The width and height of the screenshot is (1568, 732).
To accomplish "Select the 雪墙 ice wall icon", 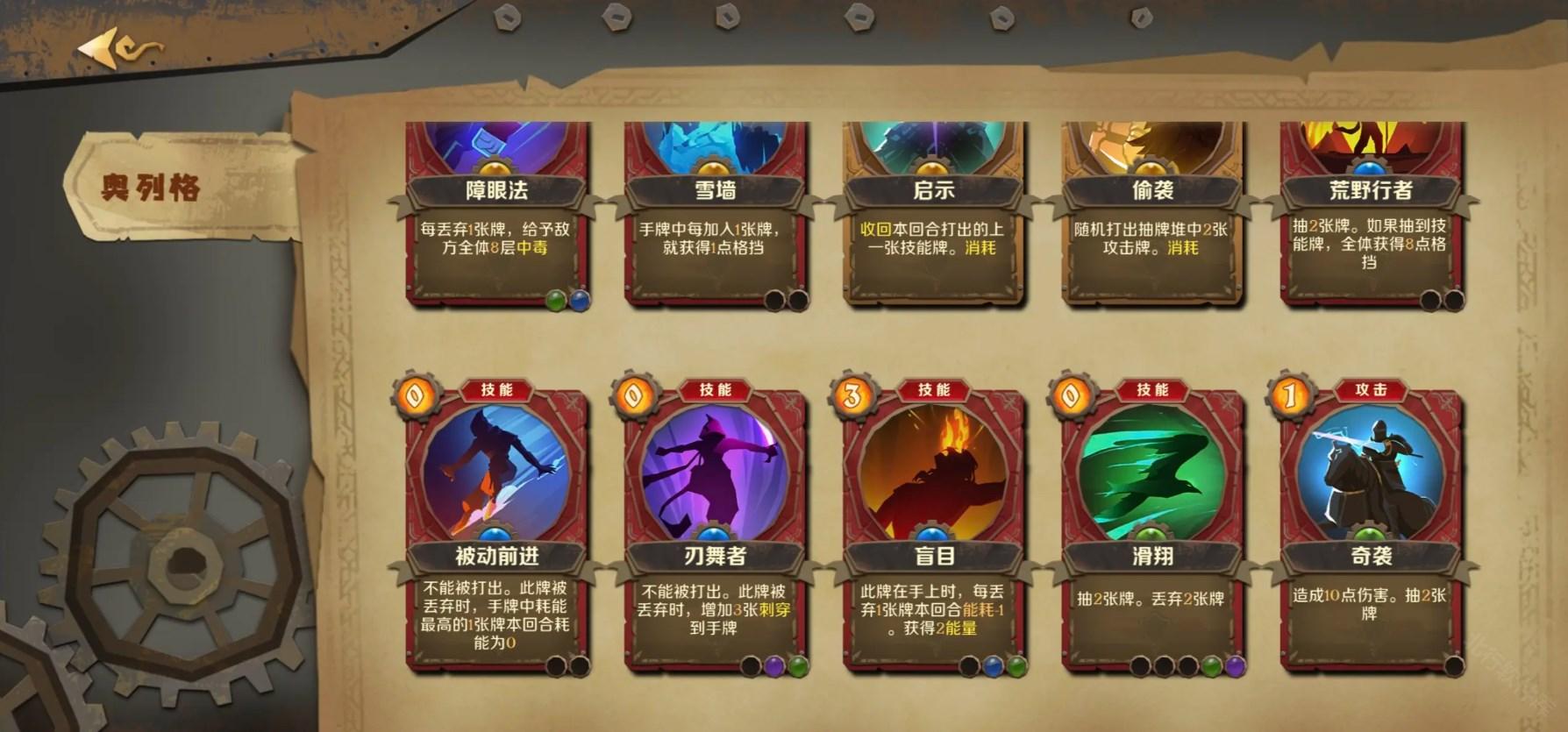I will [712, 145].
